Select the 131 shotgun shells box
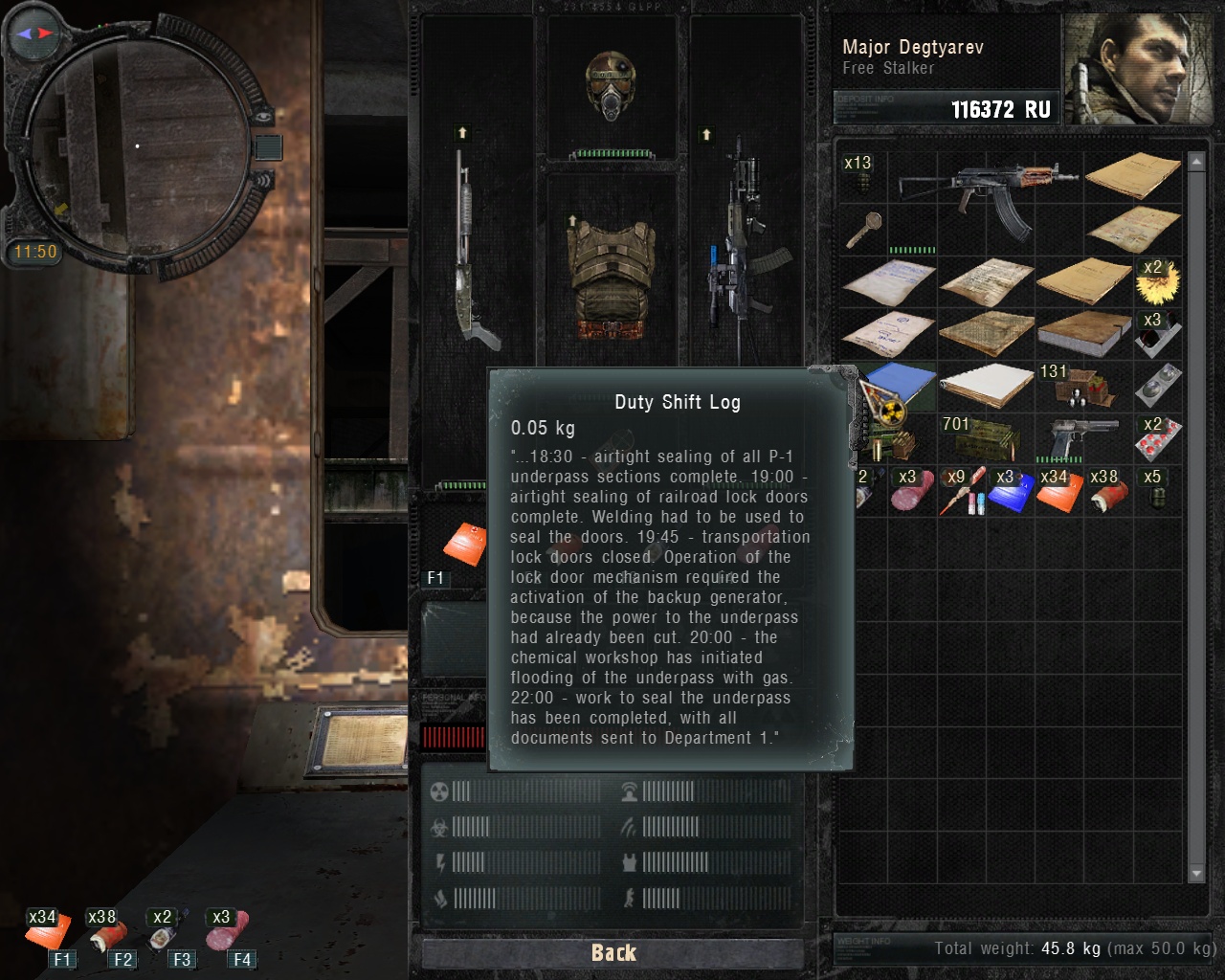Viewport: 1225px width, 980px height. (x=1084, y=386)
